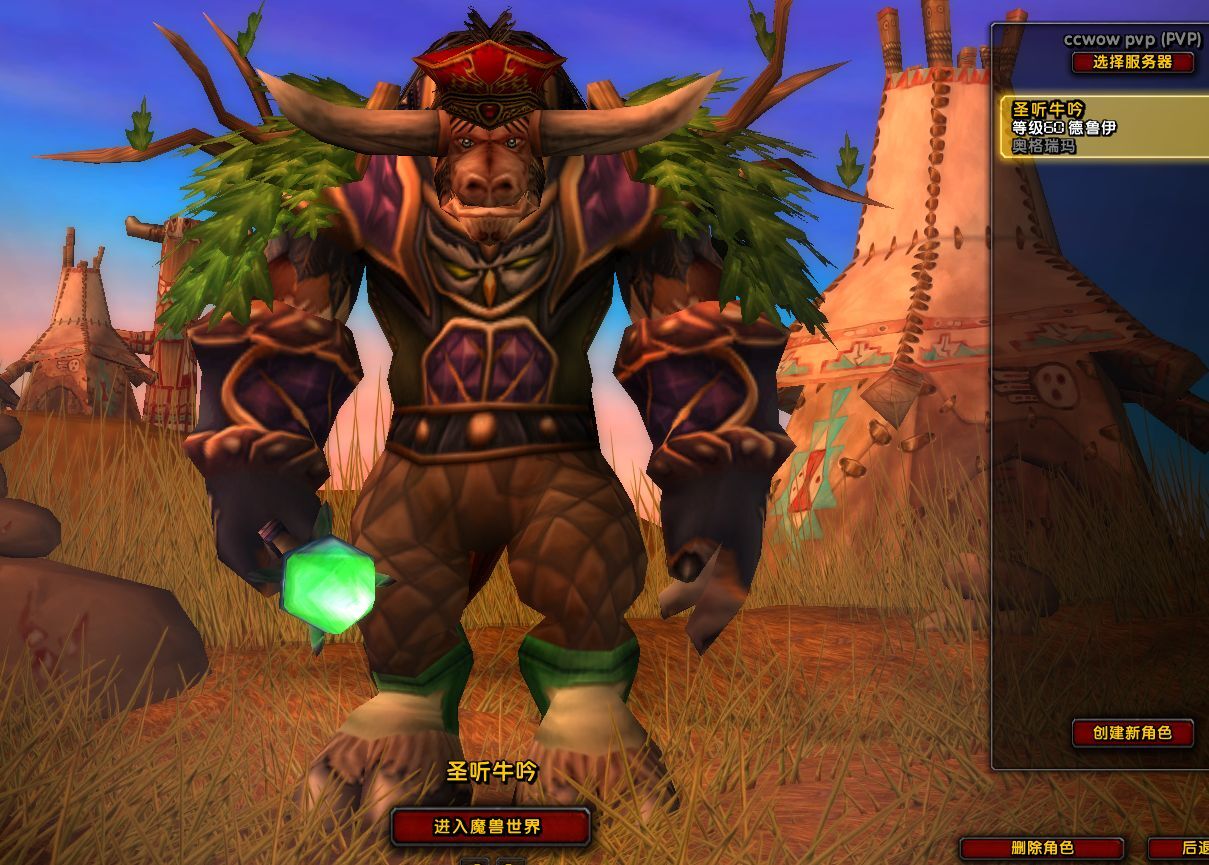Click the 删除角色 delete character button
1209x865 pixels.
pos(1042,848)
